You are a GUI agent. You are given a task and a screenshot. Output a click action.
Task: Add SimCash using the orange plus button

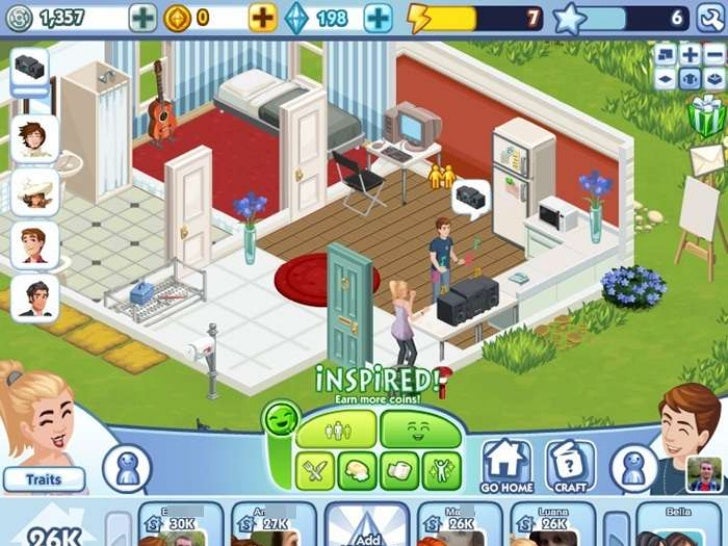coord(263,17)
